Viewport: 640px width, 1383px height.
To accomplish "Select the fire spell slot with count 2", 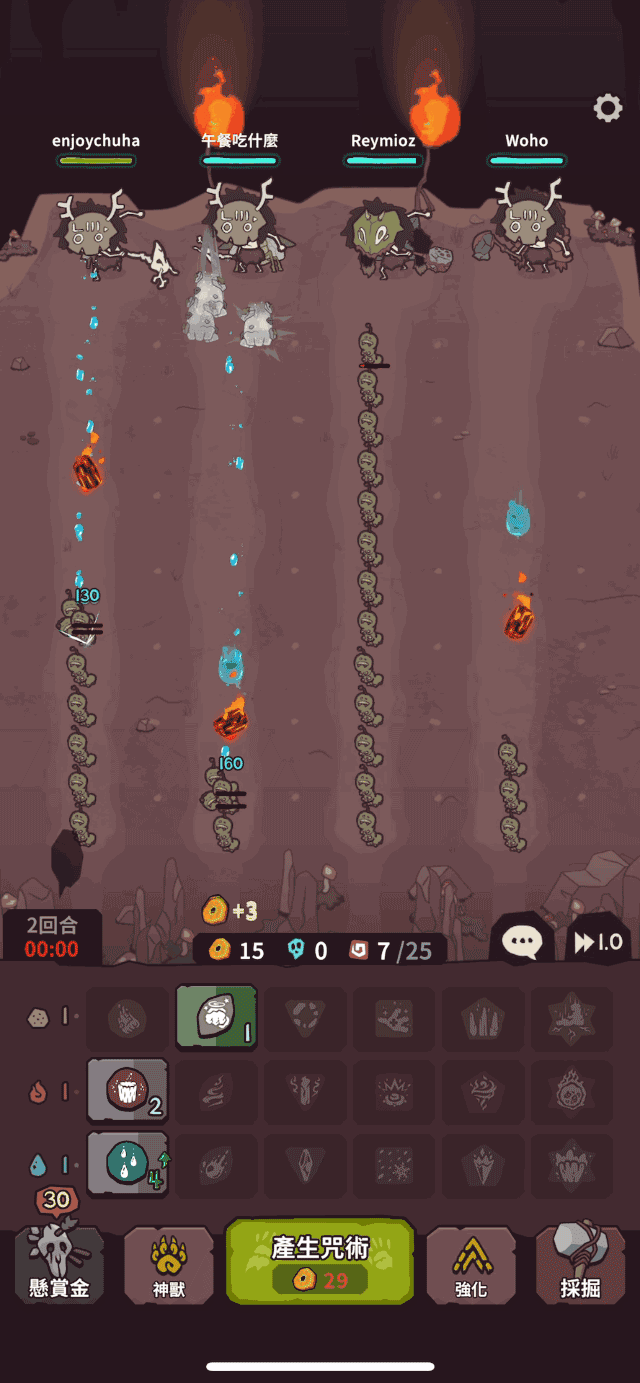I will tap(128, 1090).
